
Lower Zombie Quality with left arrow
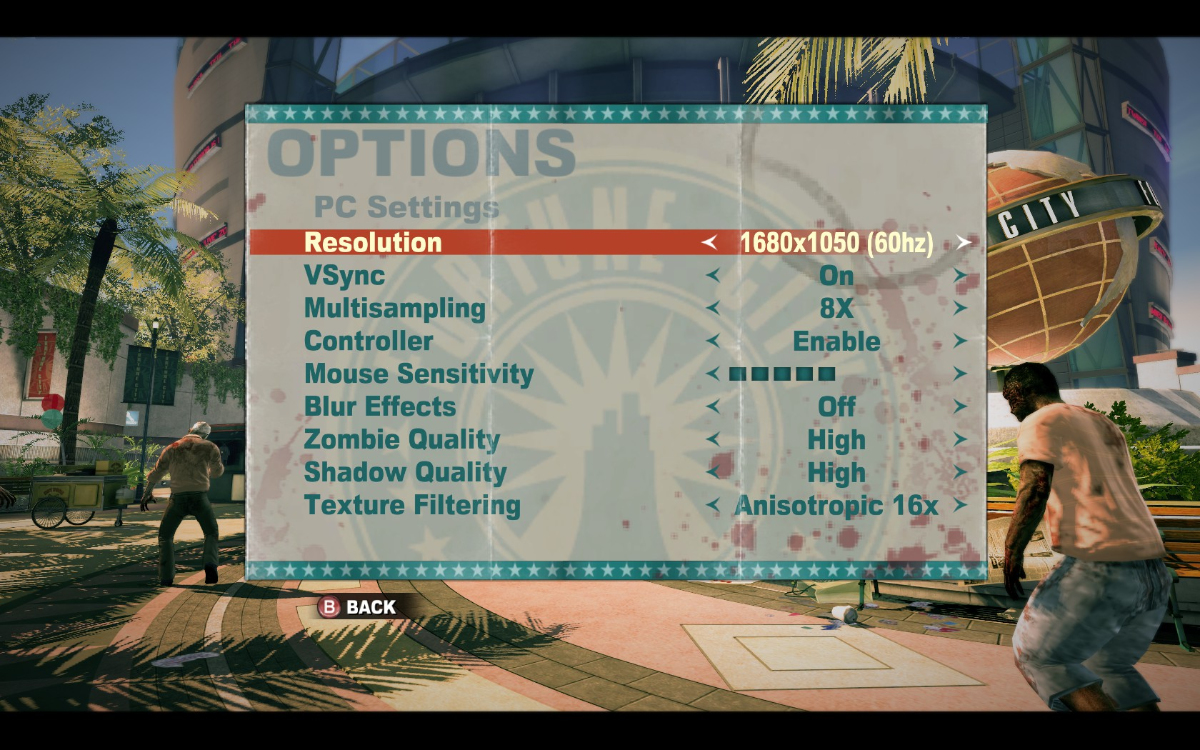712,440
